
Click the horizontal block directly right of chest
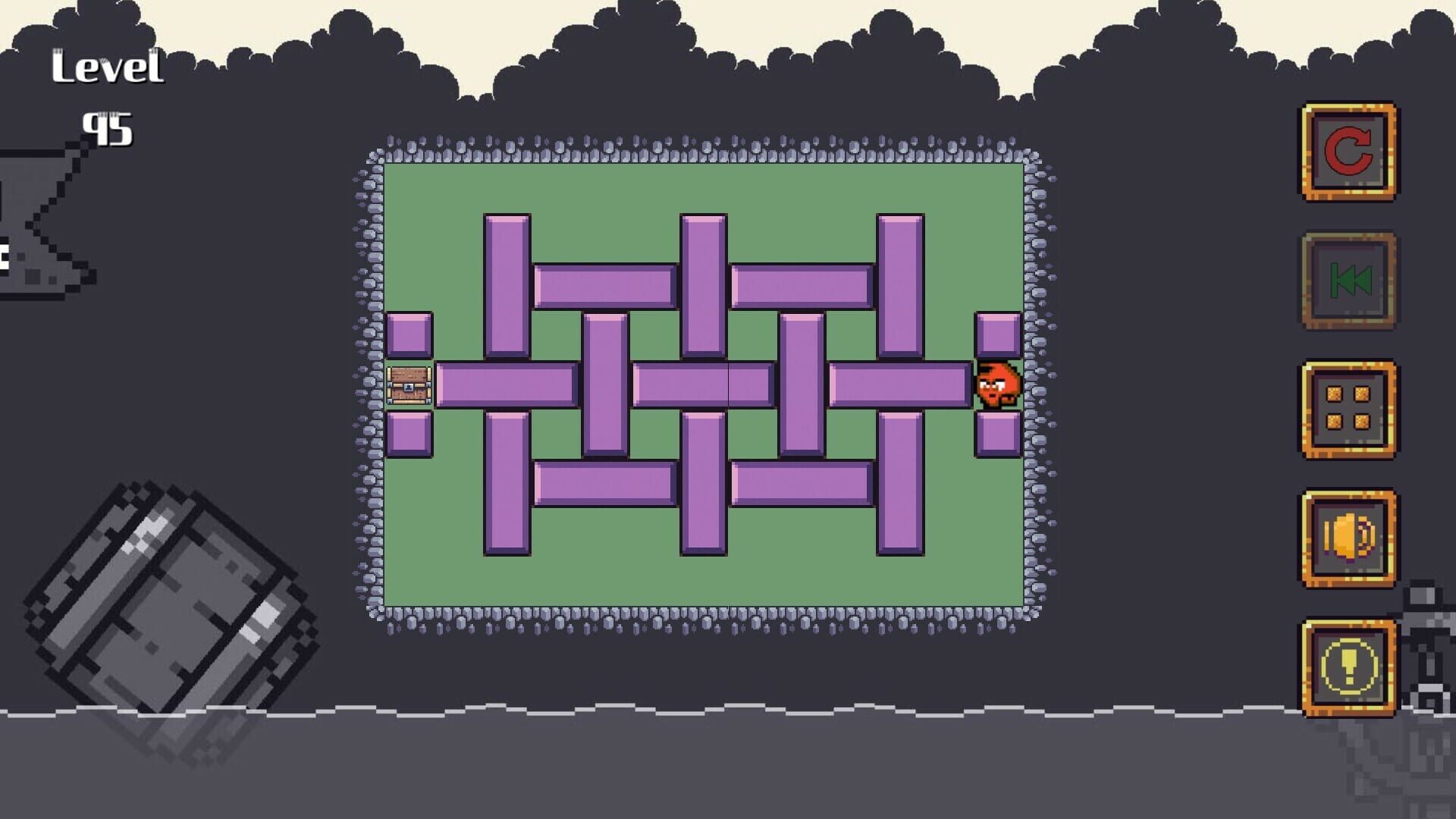pos(508,387)
